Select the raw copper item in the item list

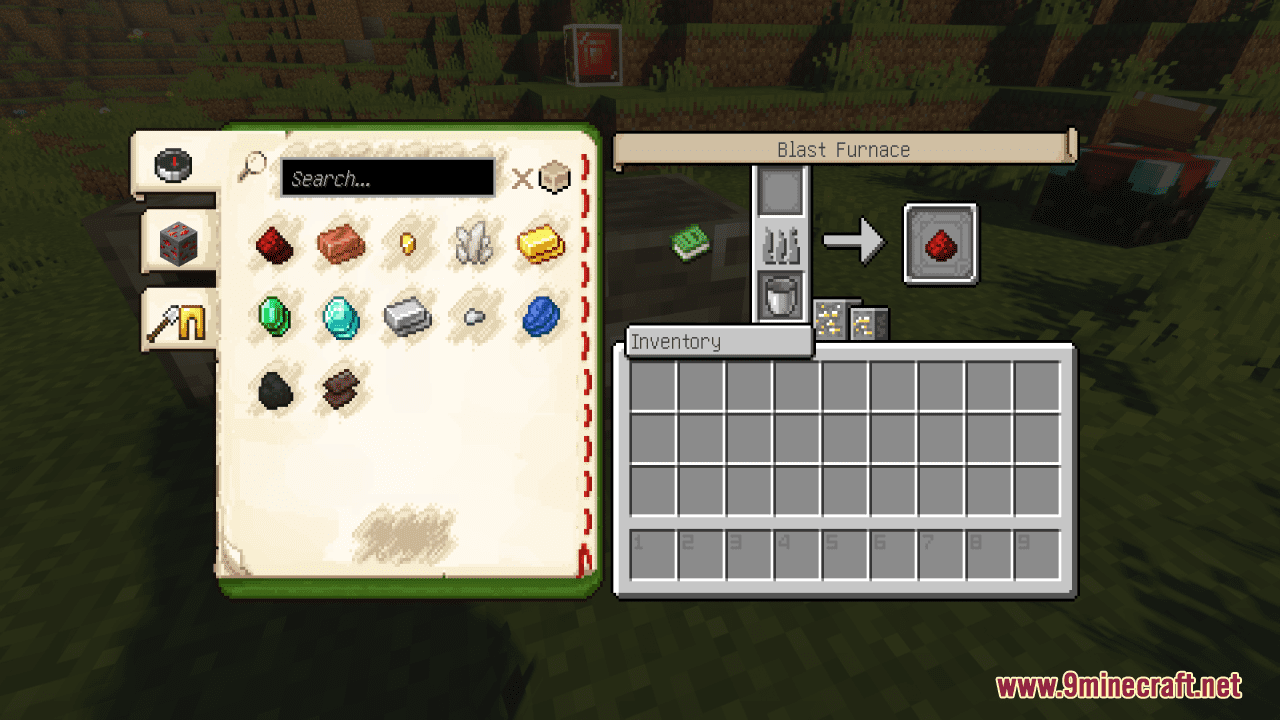click(342, 245)
